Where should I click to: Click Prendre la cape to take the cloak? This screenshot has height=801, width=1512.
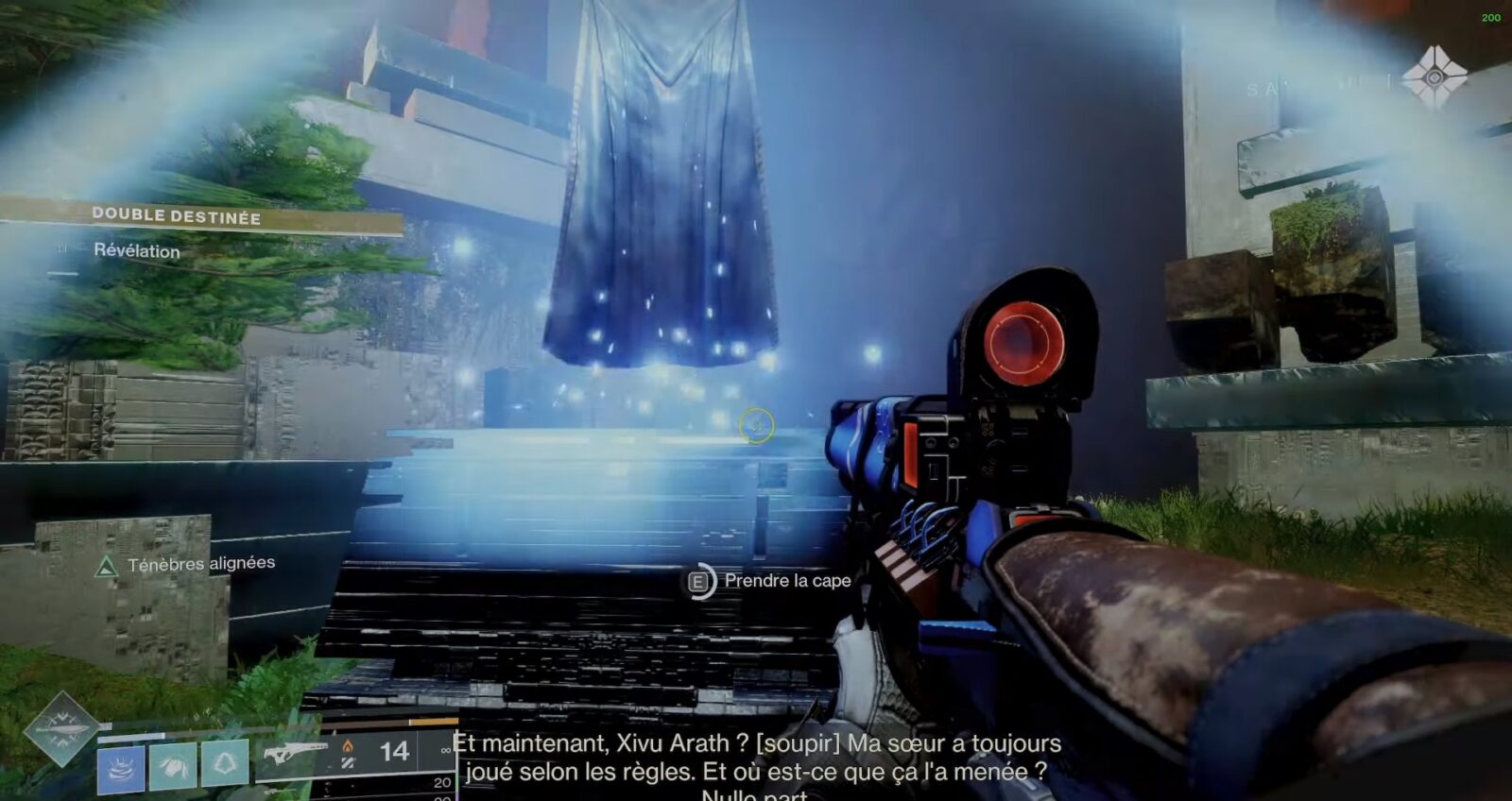coord(786,583)
